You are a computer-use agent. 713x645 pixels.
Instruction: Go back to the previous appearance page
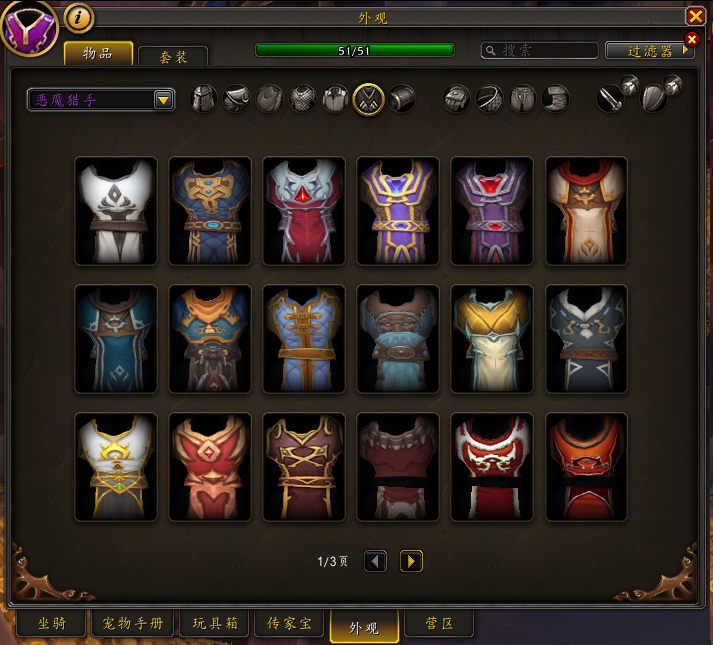[375, 561]
